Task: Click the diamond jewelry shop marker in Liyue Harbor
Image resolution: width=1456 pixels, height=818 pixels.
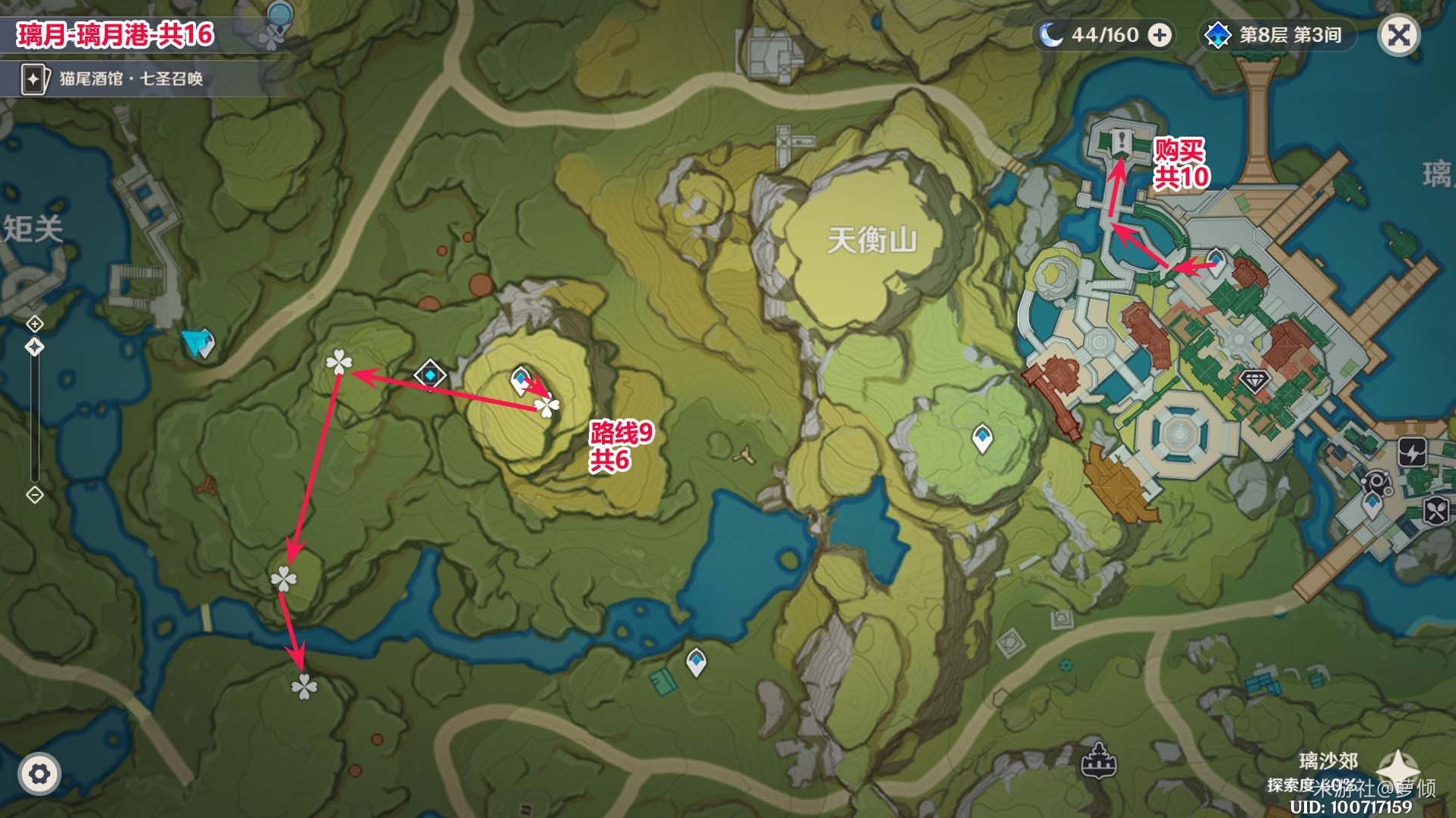Action: 1254,380
